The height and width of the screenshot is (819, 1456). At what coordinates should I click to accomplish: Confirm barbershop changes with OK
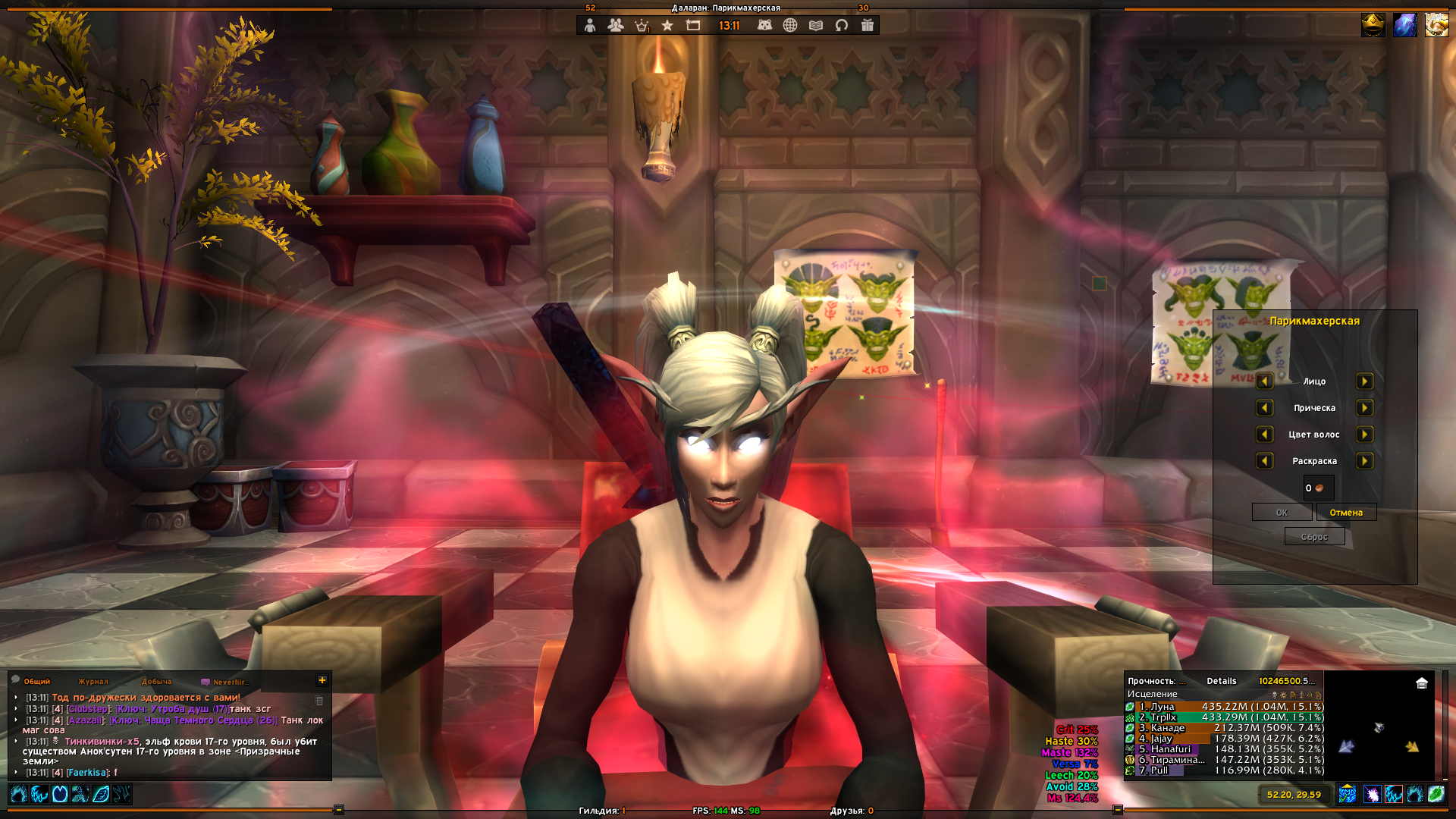pos(1282,513)
